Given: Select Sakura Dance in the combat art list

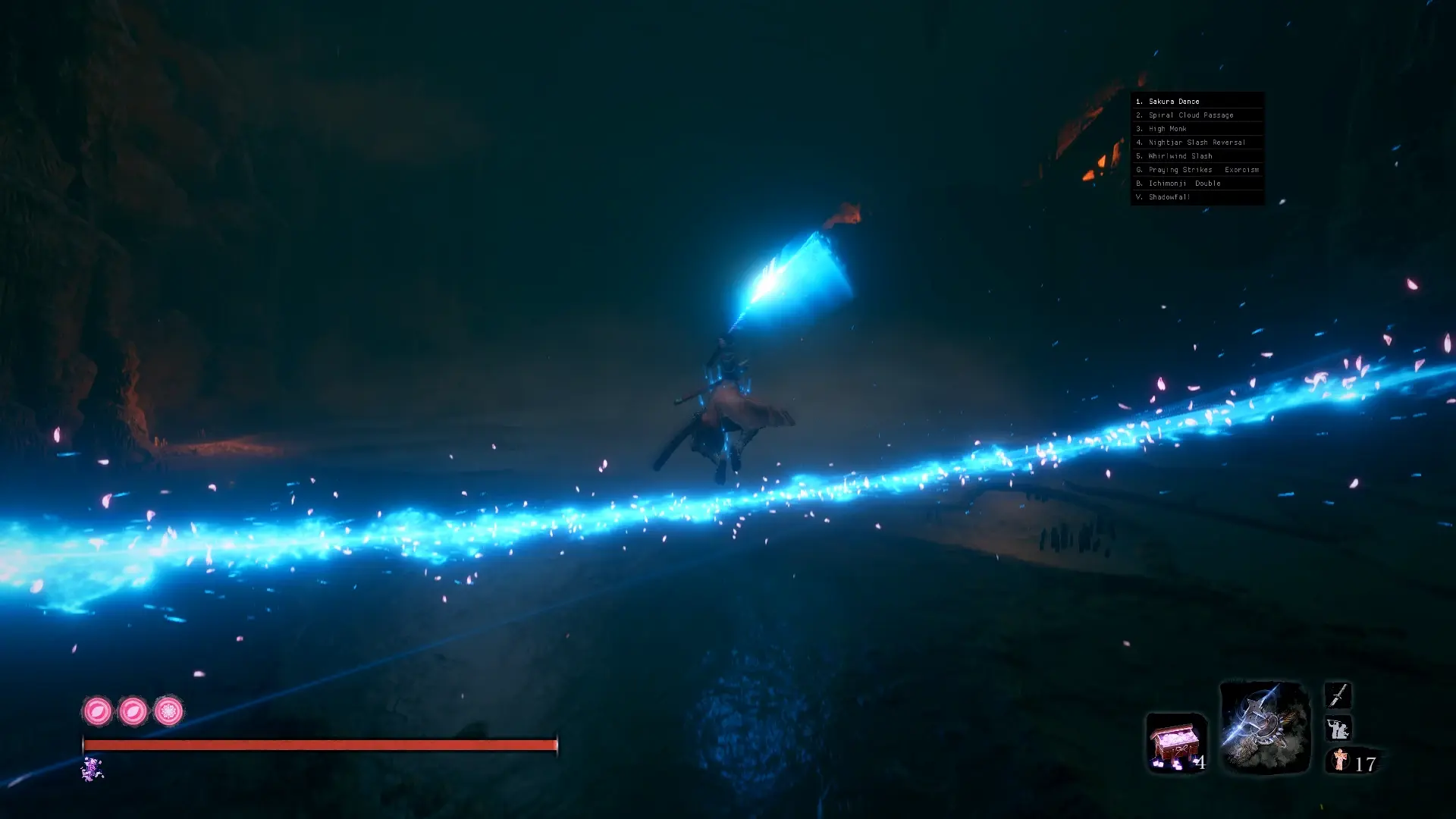Looking at the screenshot, I should click(x=1173, y=102).
